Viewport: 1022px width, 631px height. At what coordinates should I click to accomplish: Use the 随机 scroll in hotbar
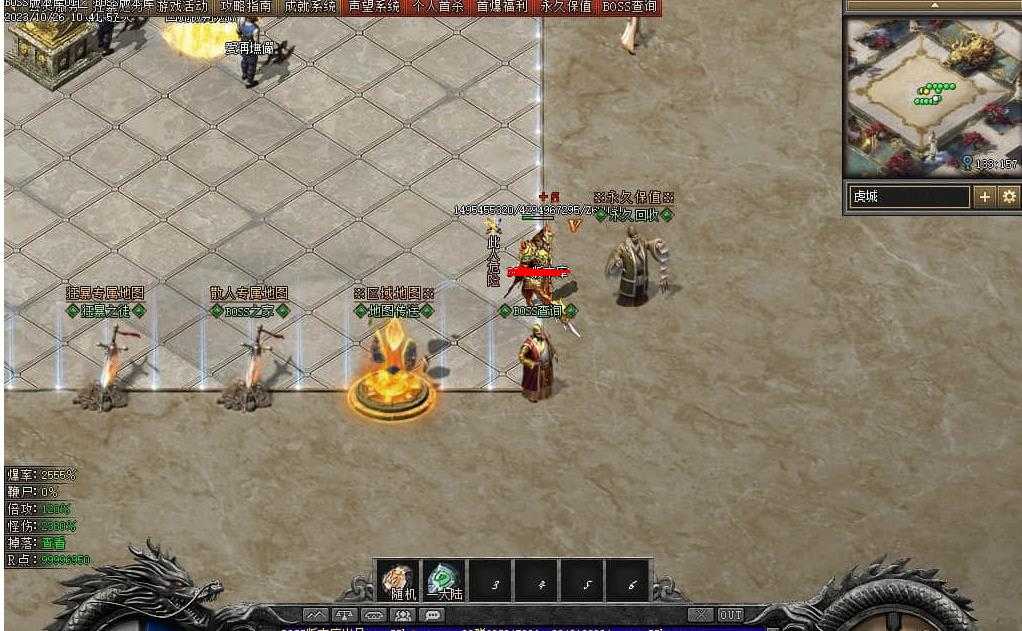tap(397, 581)
